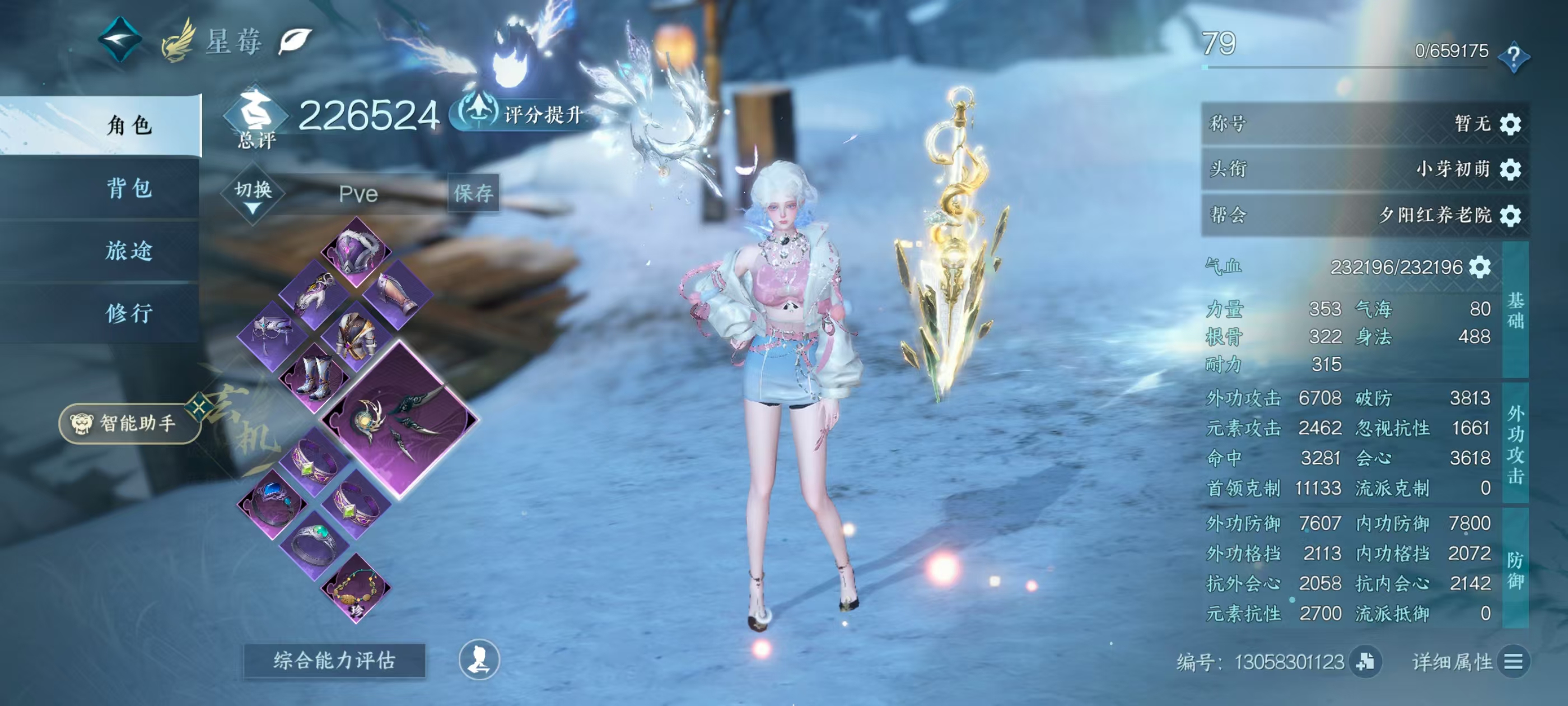This screenshot has height=706, width=1568.
Task: Copy the character 编号 number
Action: pos(1365,662)
